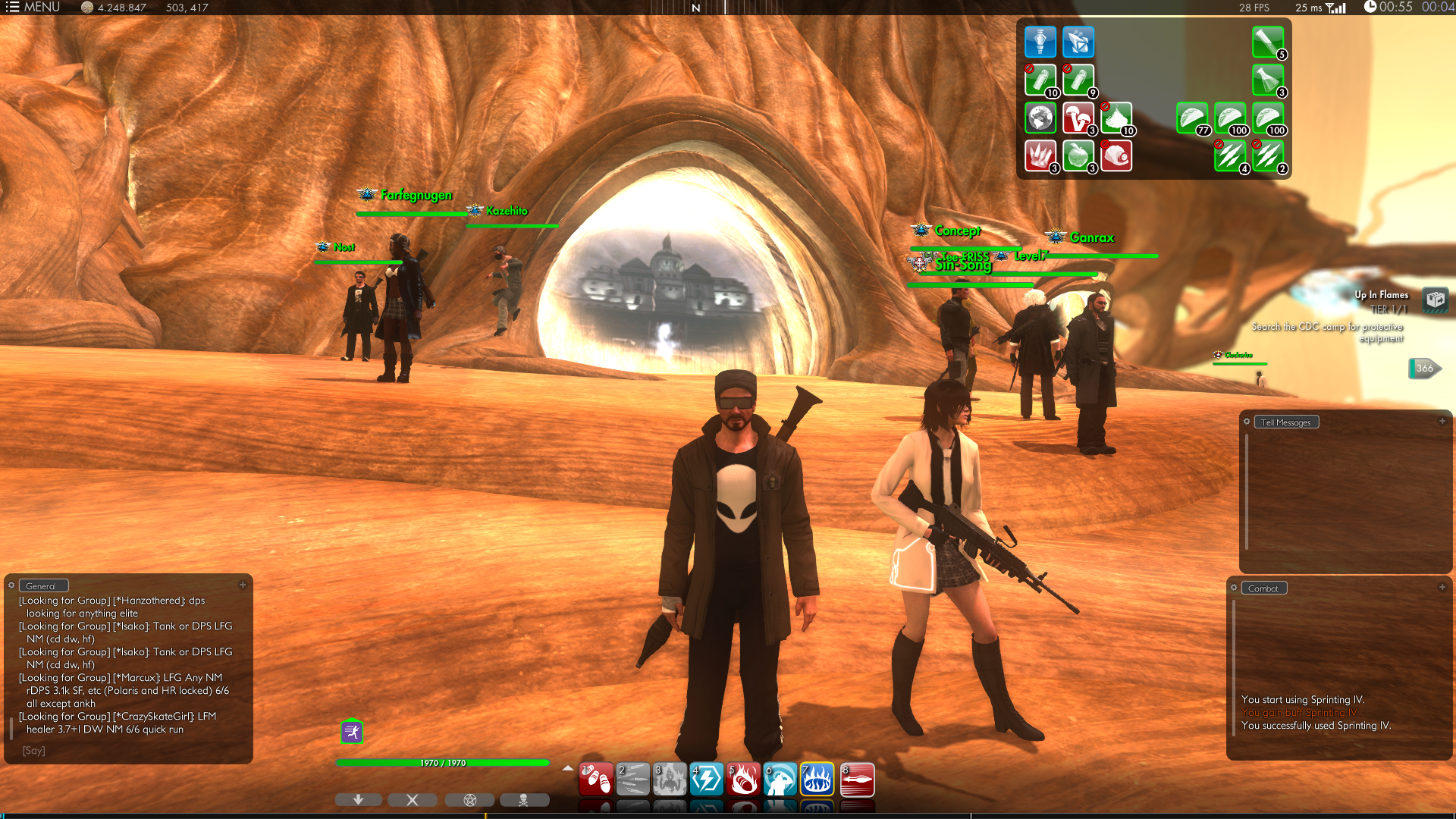Image resolution: width=1456 pixels, height=819 pixels.
Task: Select the red mining helmet item
Action: 1116,156
